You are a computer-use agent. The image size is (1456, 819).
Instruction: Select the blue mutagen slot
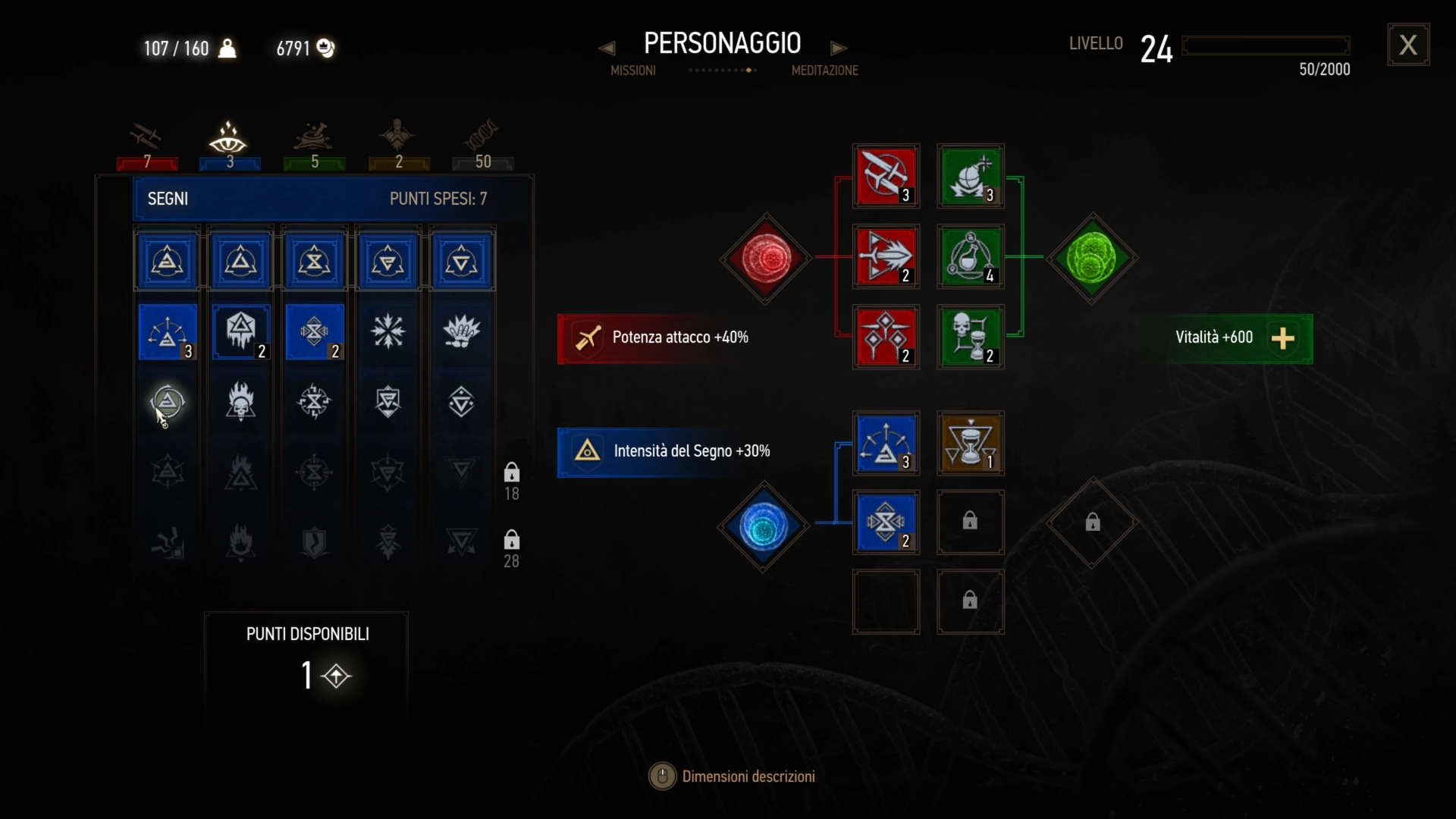(764, 526)
